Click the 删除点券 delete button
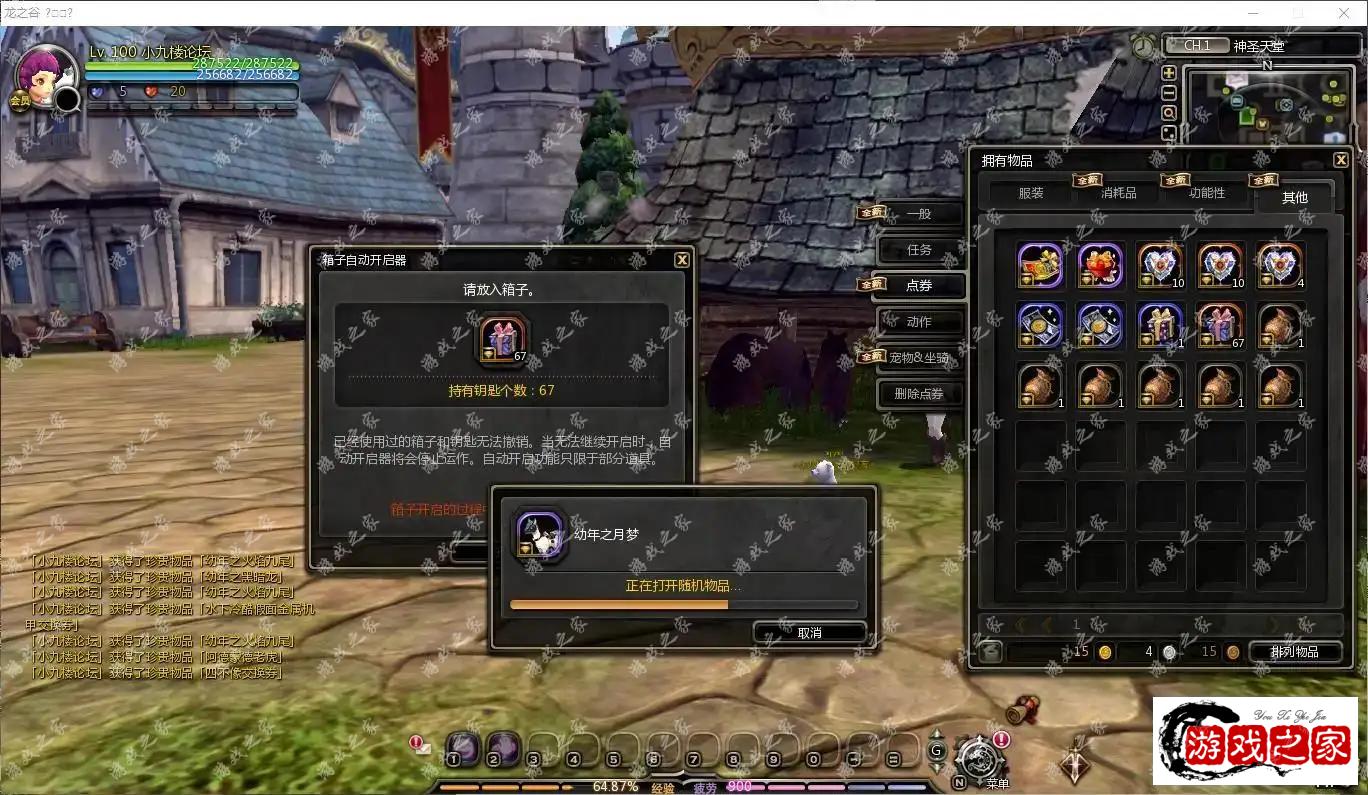The image size is (1368, 795). pyautogui.click(x=919, y=394)
